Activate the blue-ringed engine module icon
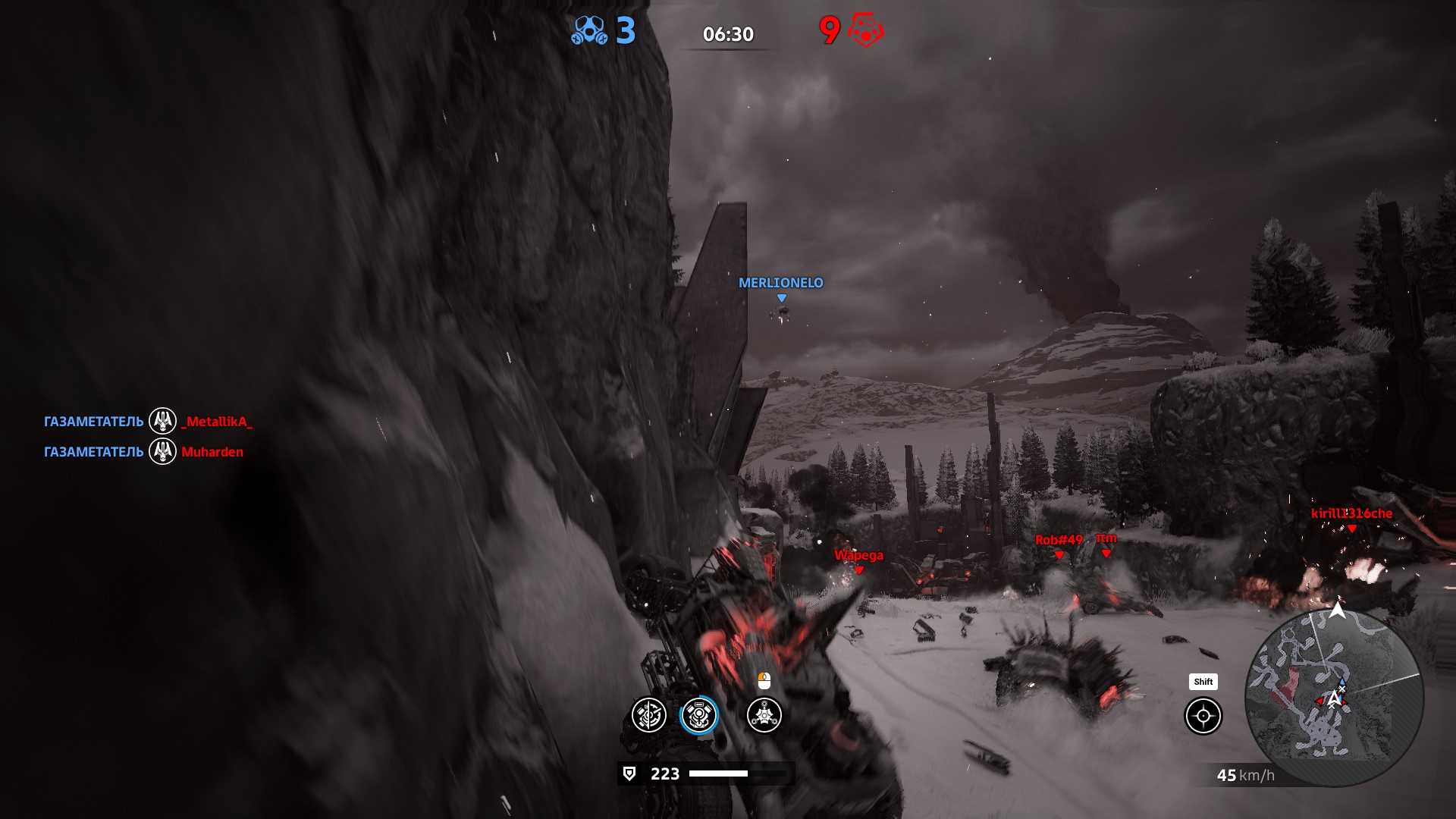Screen dimensions: 1456x819 pyautogui.click(x=698, y=715)
